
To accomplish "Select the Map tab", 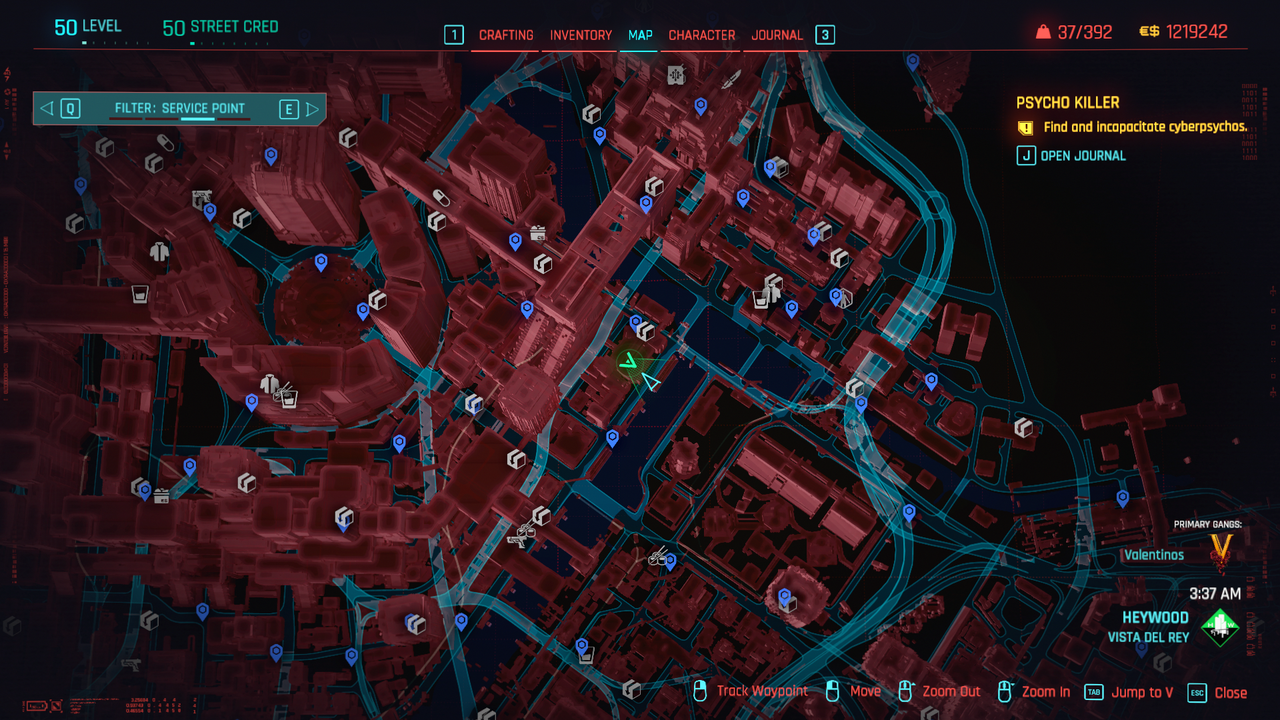I will coord(640,35).
